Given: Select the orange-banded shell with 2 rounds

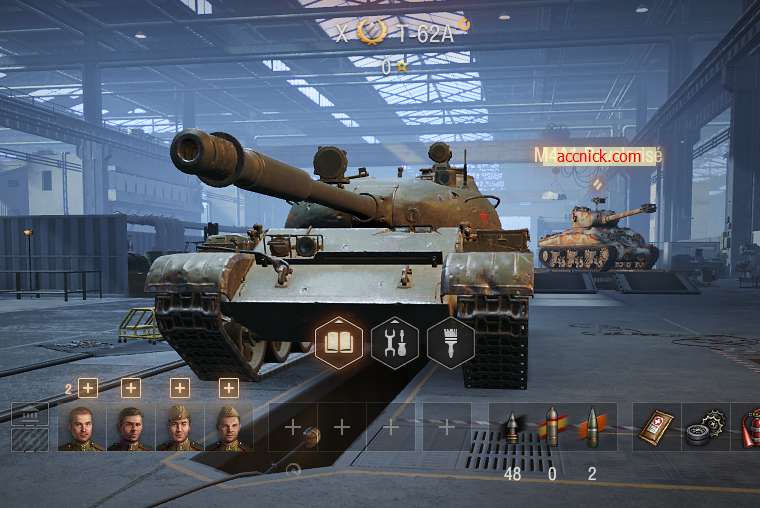Looking at the screenshot, I should pyautogui.click(x=591, y=427).
